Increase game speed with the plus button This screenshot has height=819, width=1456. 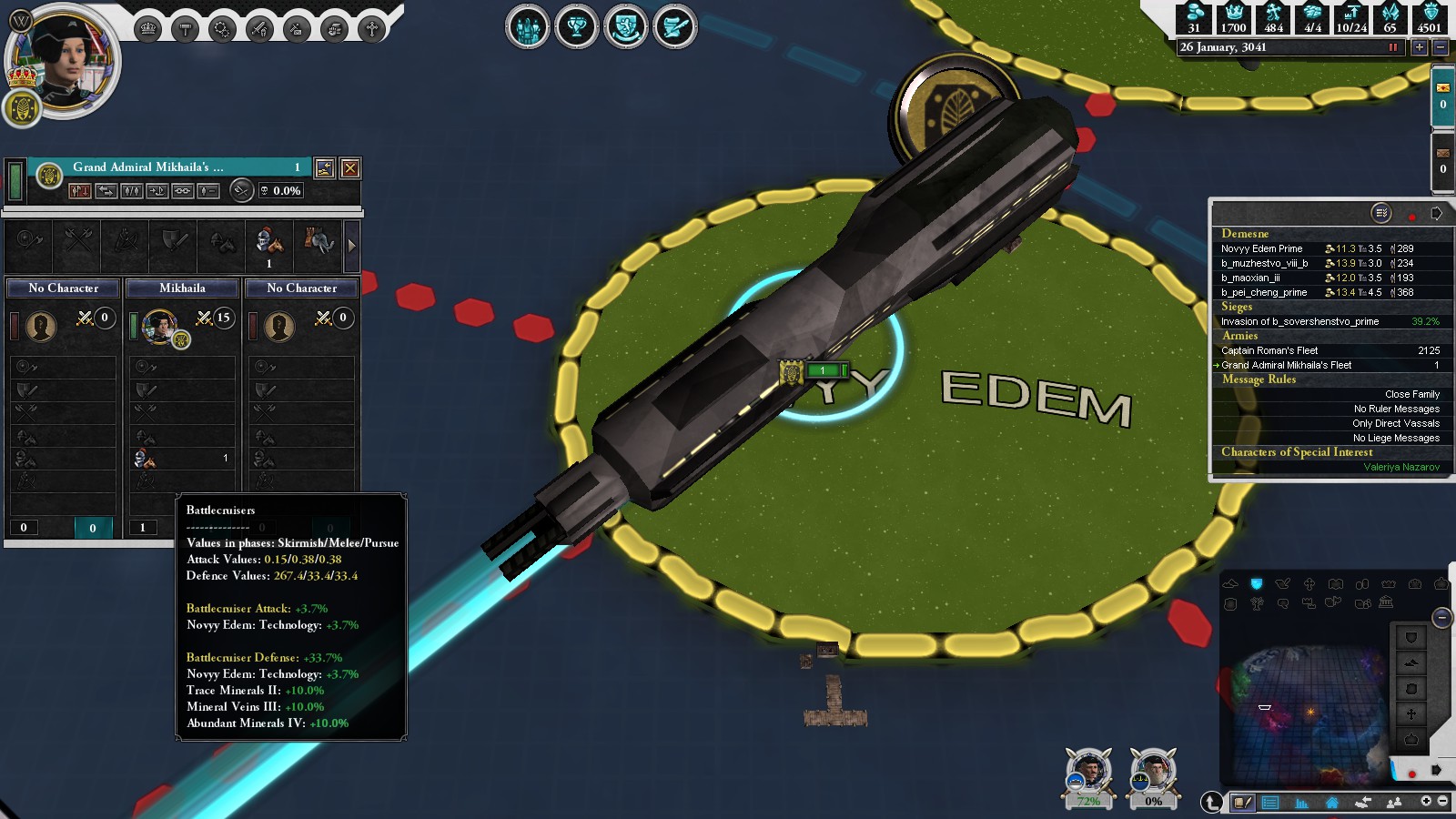pyautogui.click(x=1419, y=47)
